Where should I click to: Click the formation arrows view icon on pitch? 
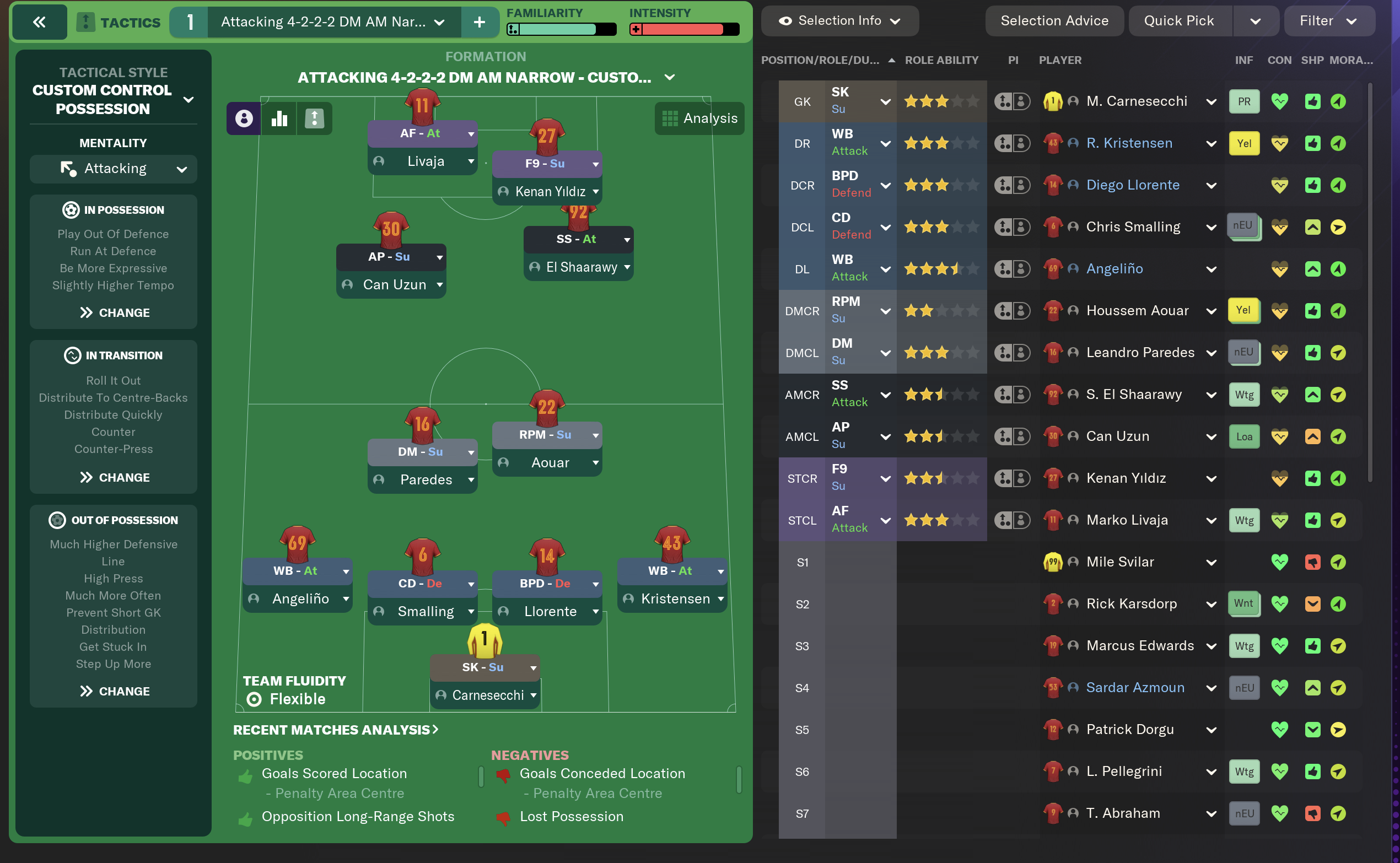click(x=315, y=118)
